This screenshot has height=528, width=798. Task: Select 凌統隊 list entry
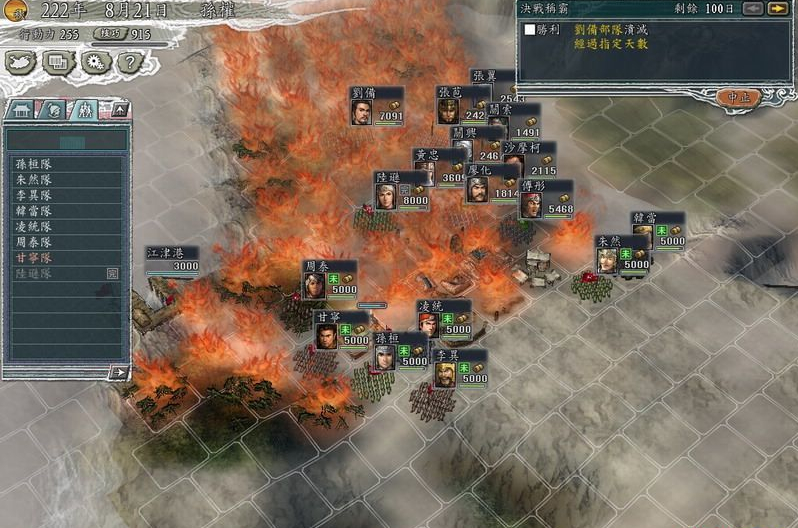(x=35, y=226)
